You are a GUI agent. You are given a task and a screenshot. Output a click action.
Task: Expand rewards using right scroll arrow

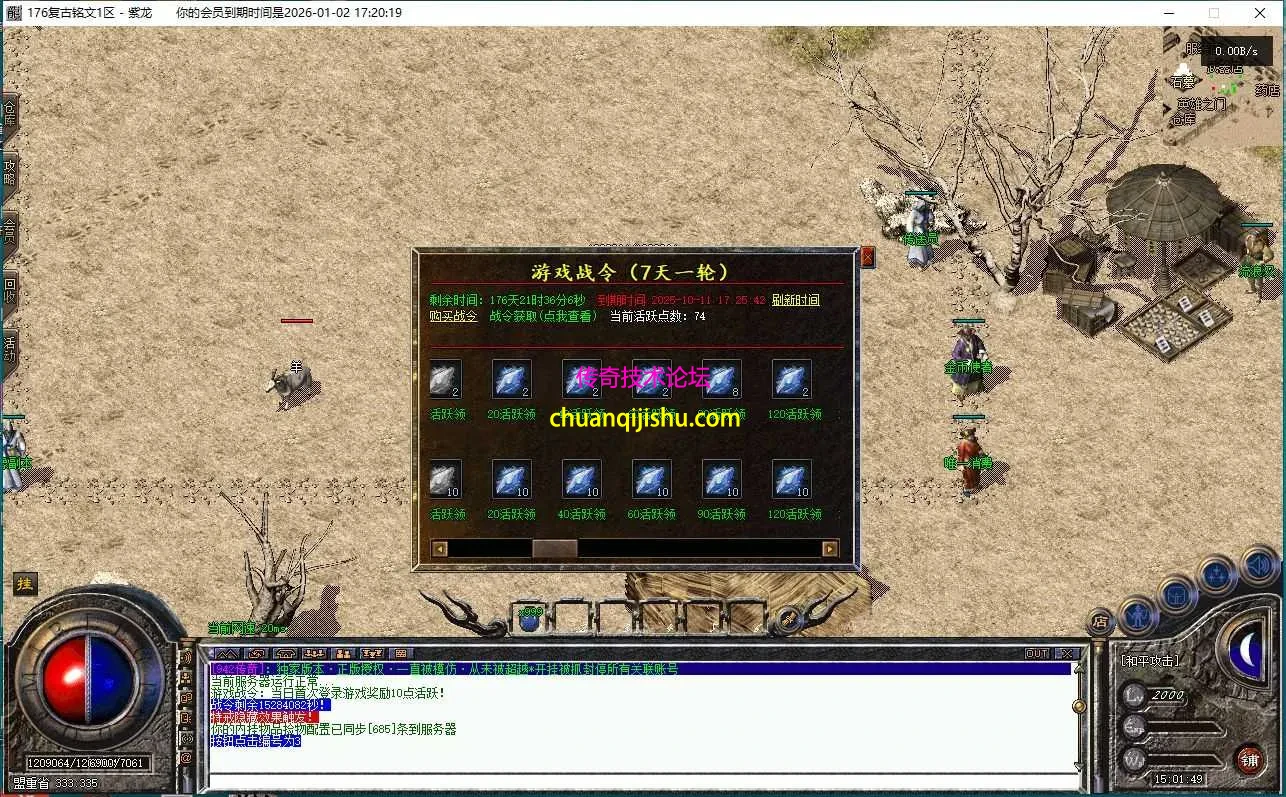(x=830, y=548)
